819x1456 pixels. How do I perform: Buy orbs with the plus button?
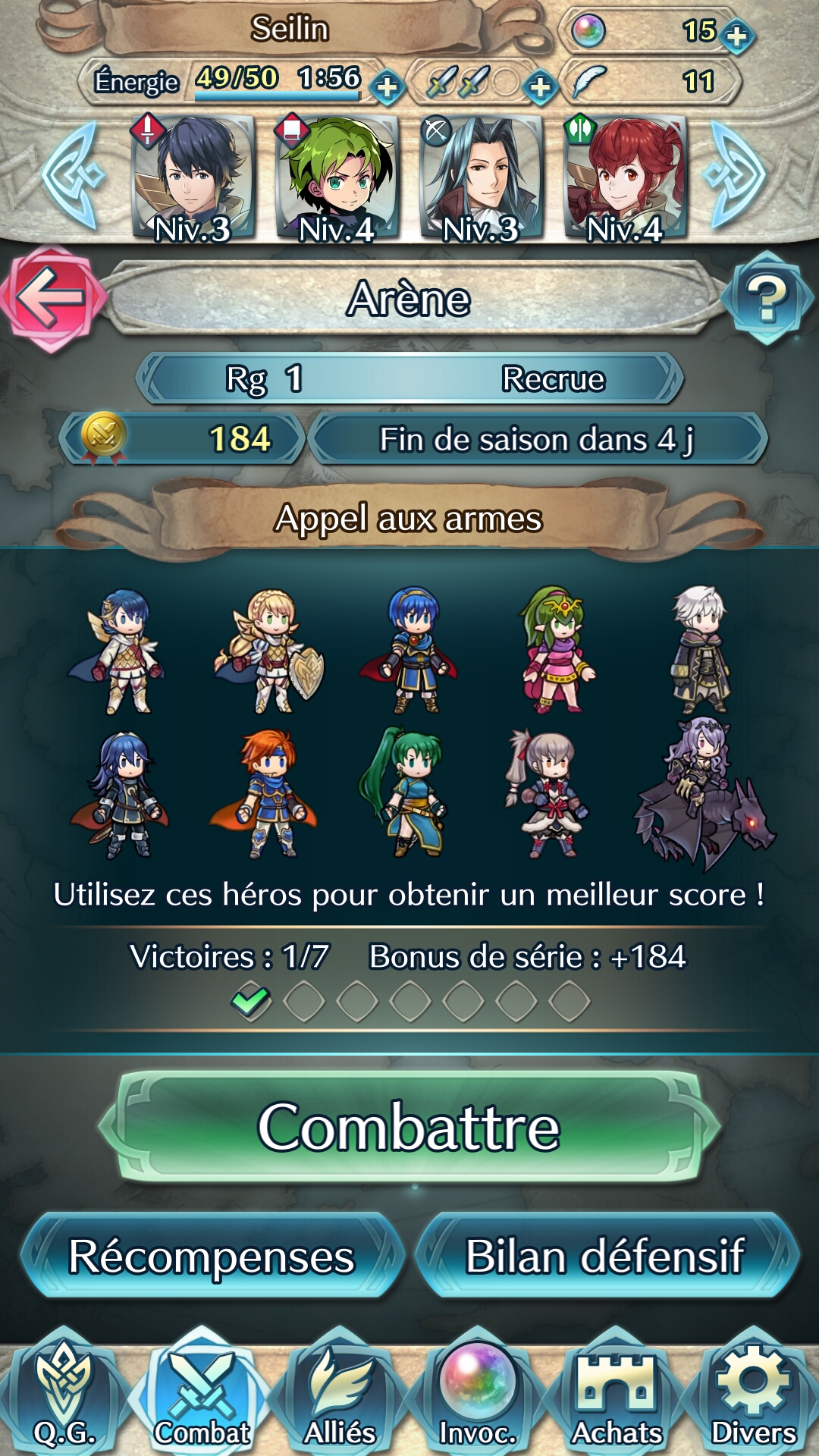pyautogui.click(x=736, y=35)
